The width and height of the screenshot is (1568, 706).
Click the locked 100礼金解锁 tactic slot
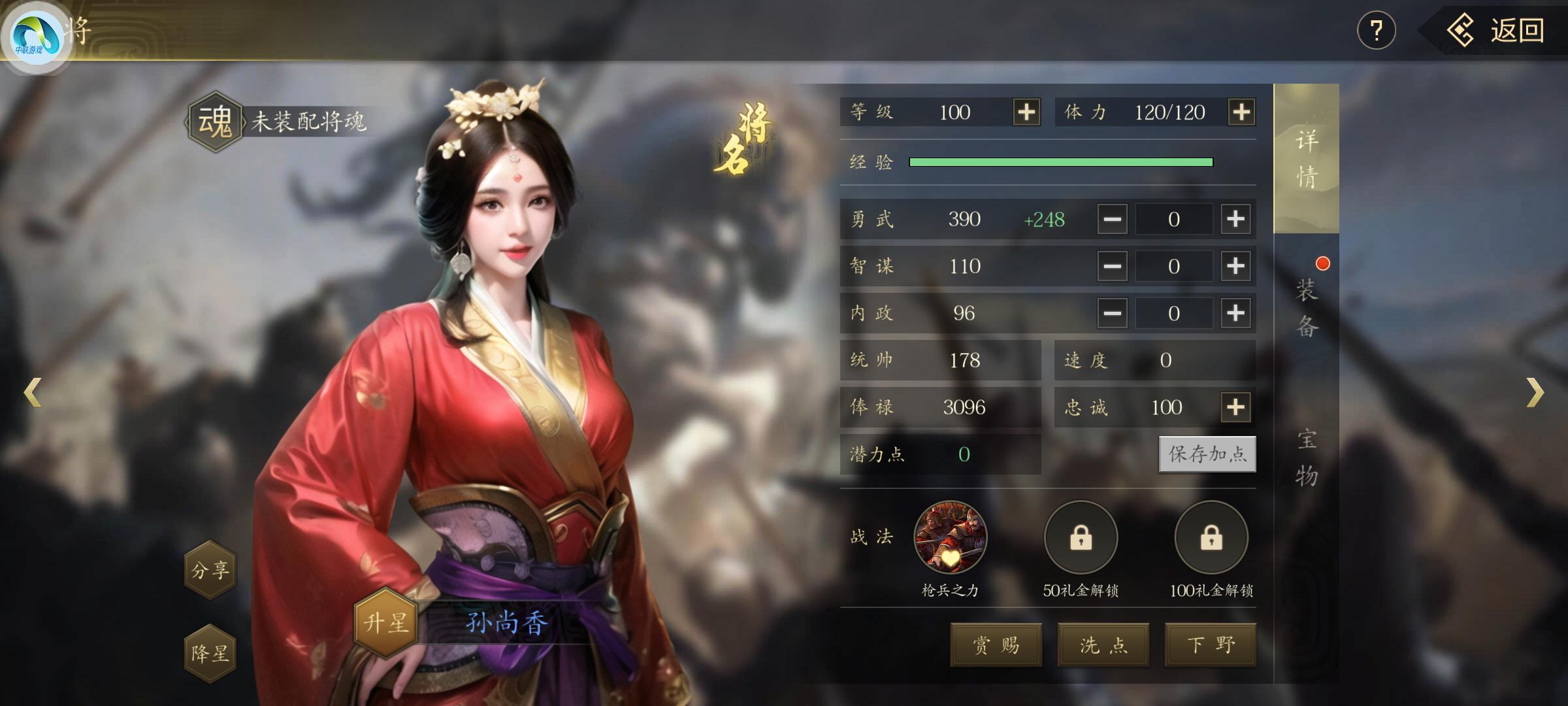[x=1211, y=537]
